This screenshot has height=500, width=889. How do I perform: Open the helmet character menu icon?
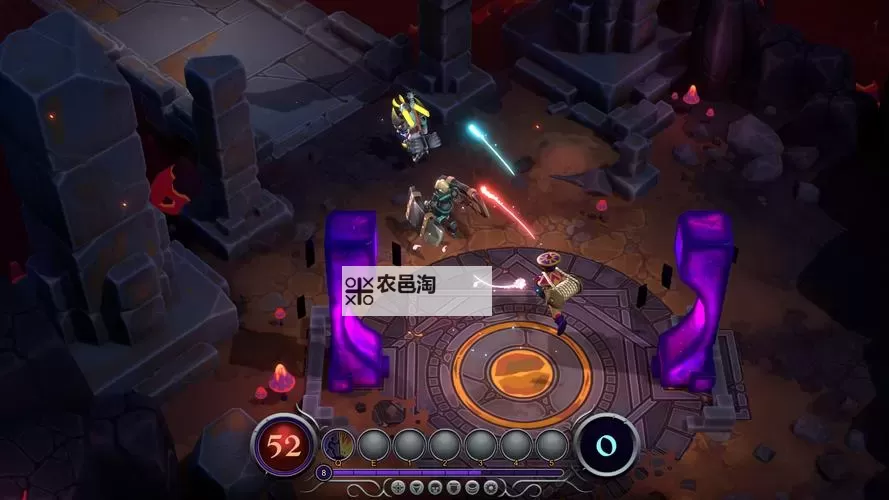[435, 487]
